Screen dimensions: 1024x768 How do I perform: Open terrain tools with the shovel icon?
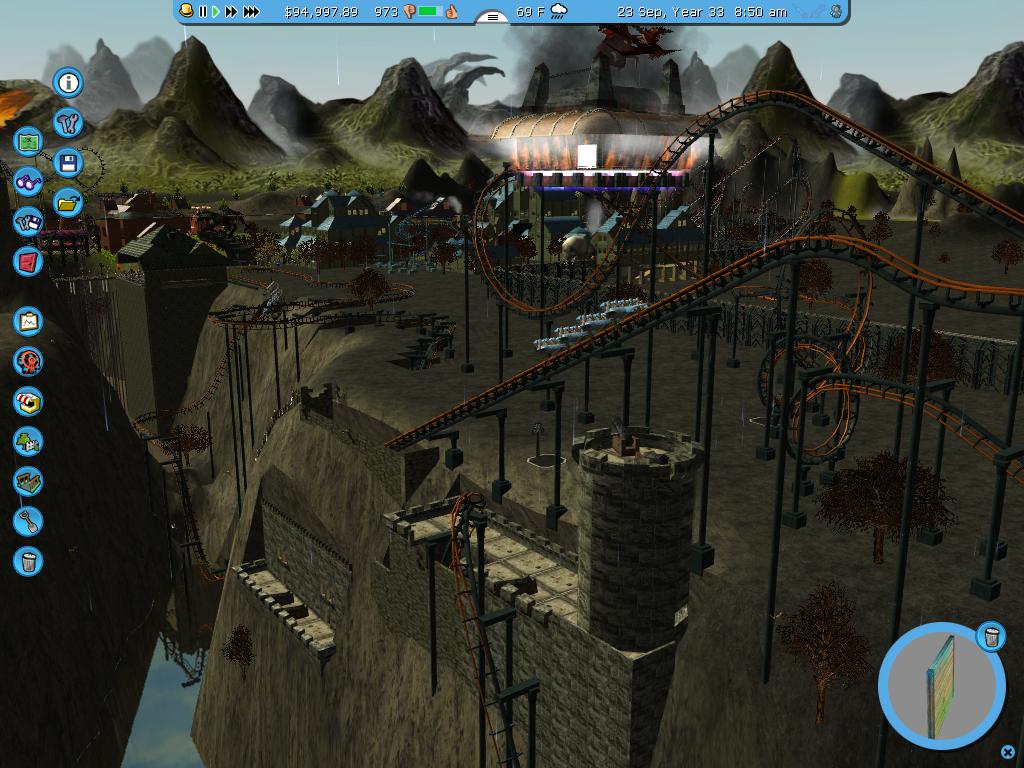click(28, 521)
